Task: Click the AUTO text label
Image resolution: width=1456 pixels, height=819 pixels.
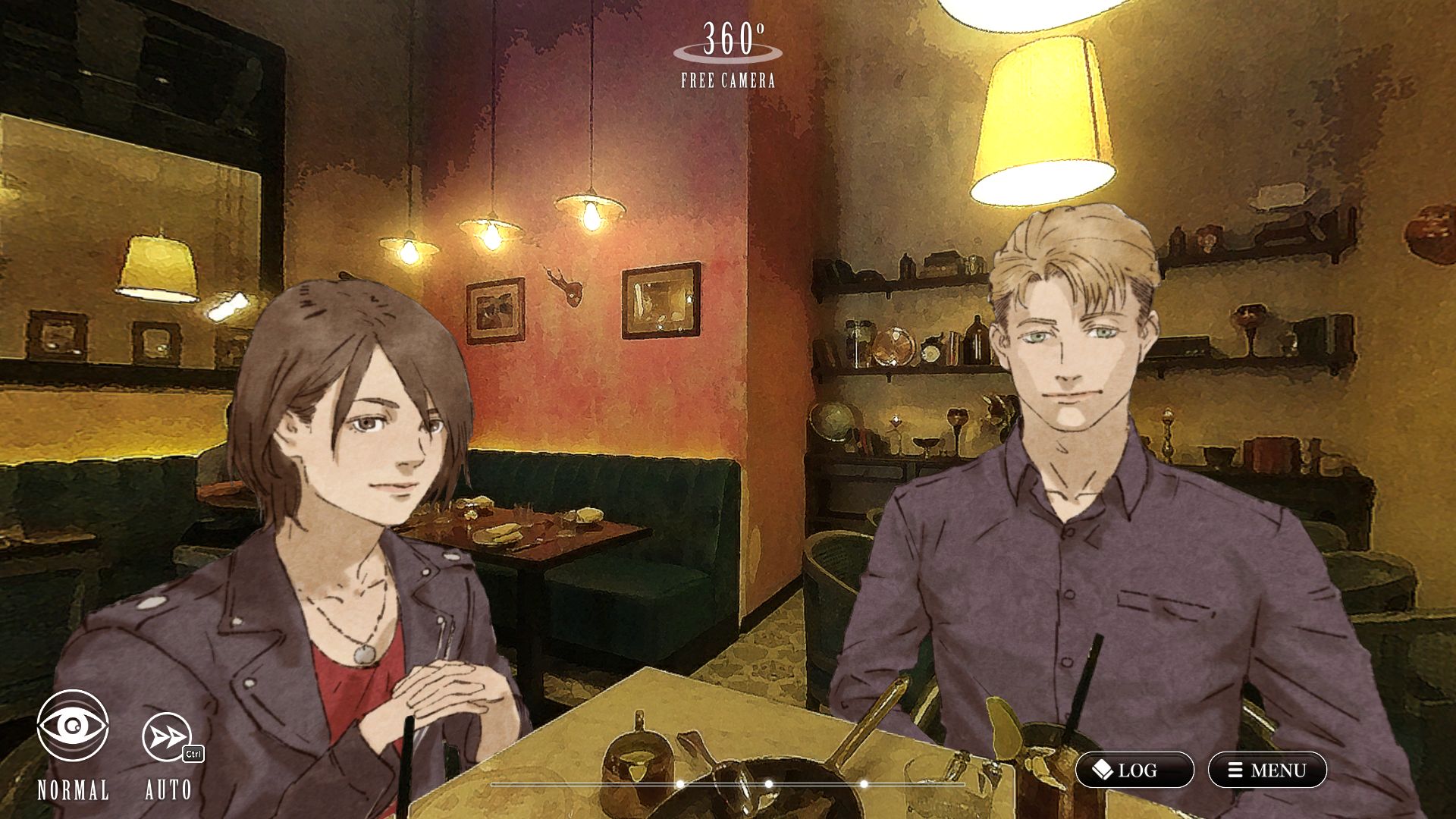Action: [x=169, y=791]
